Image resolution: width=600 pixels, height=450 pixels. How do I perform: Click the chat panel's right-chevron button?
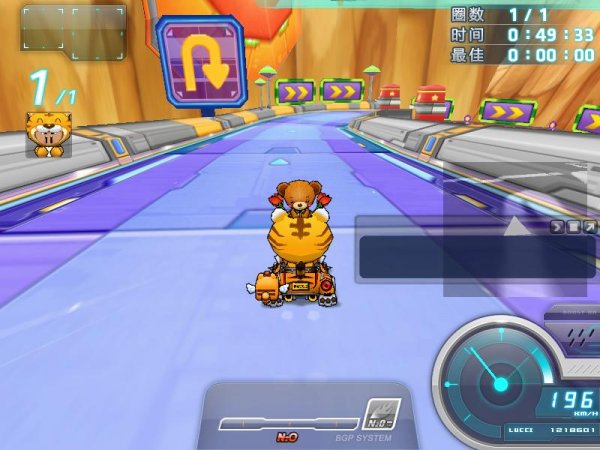(x=557, y=227)
